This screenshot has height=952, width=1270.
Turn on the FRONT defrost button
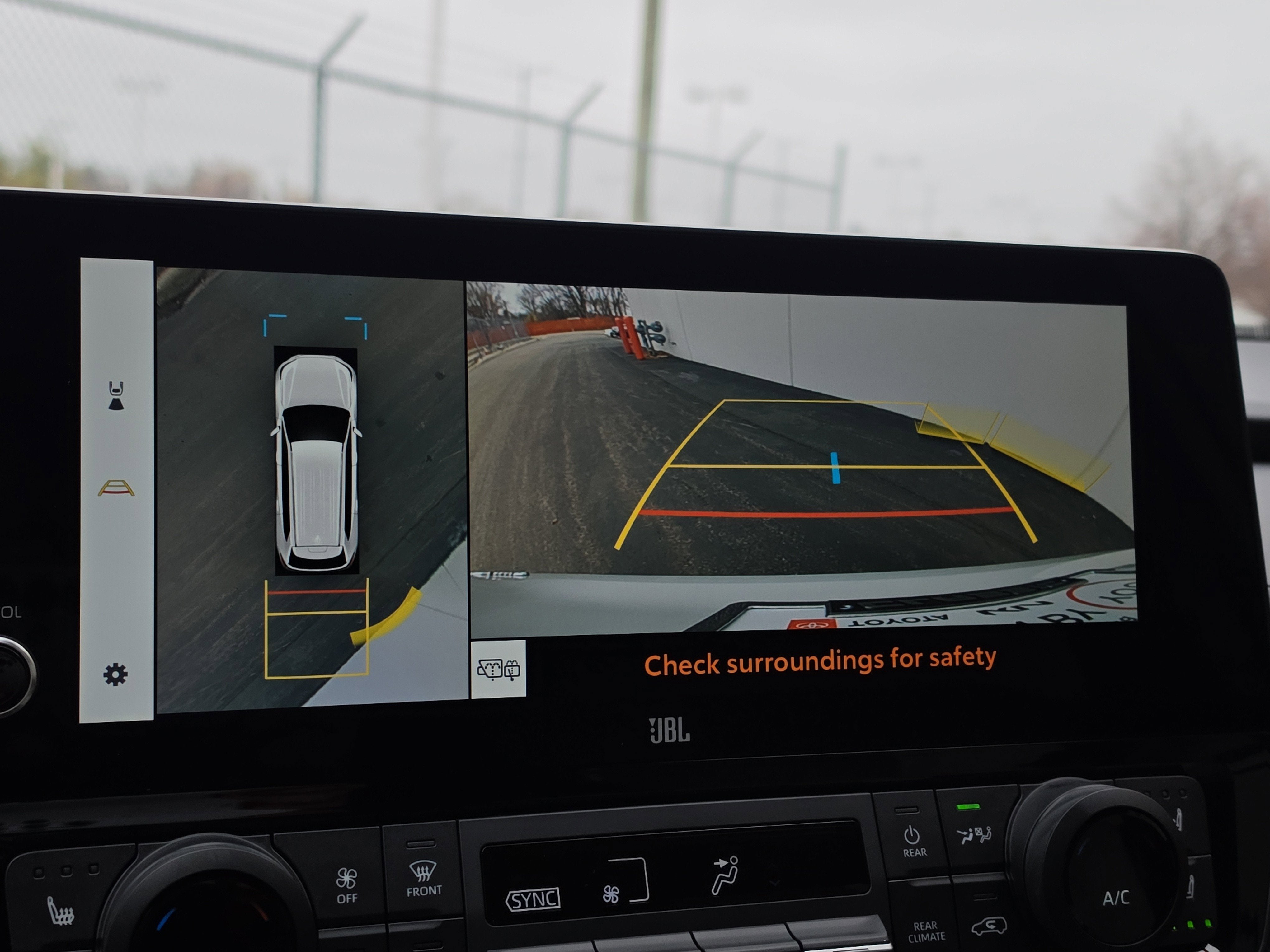point(424,878)
